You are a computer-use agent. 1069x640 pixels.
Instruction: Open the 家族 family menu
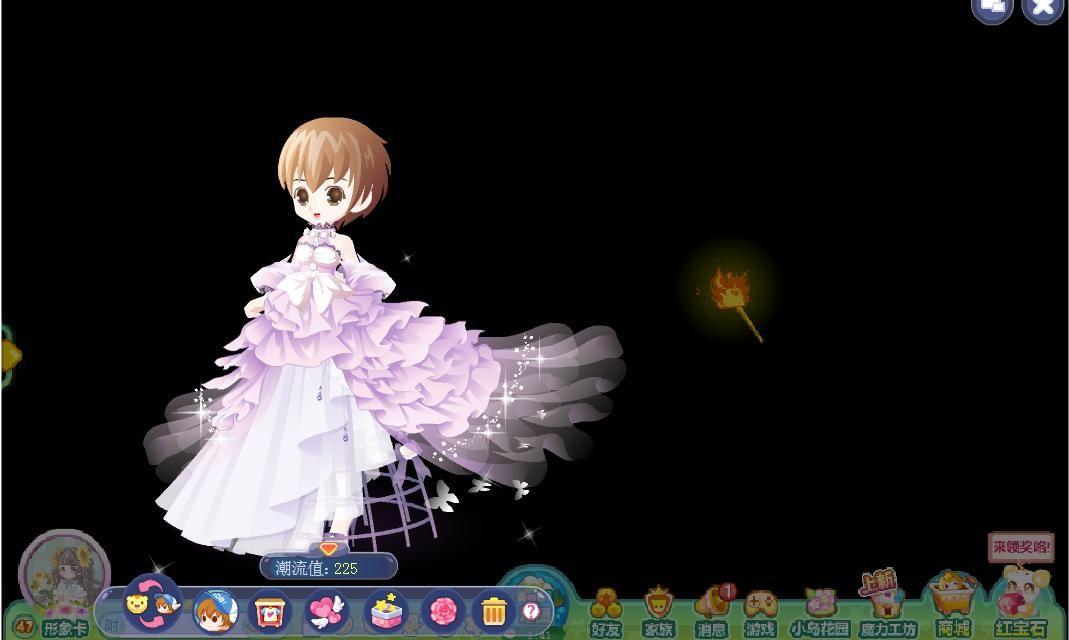pos(658,611)
